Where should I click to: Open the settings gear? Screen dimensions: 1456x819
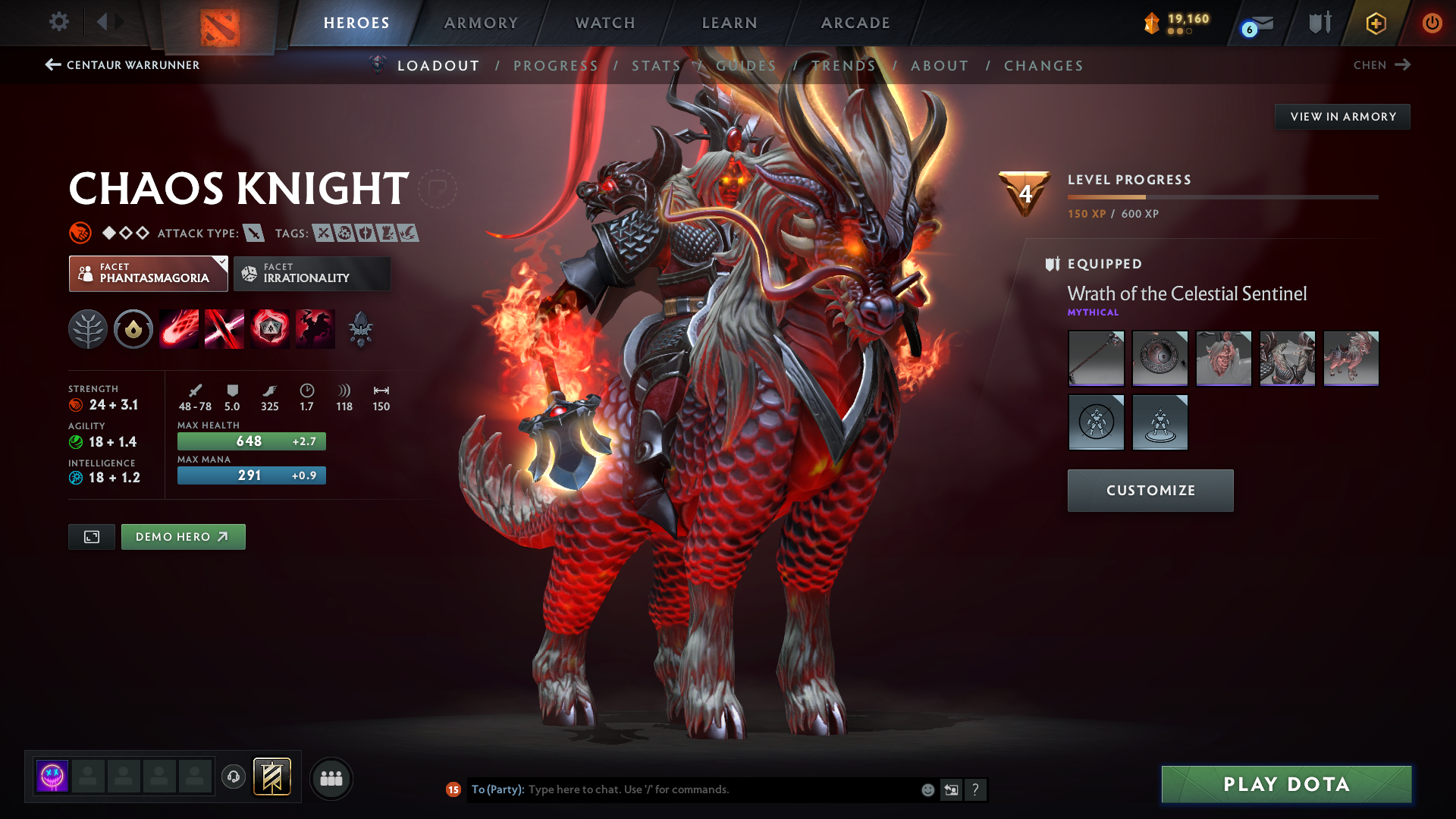[x=59, y=23]
